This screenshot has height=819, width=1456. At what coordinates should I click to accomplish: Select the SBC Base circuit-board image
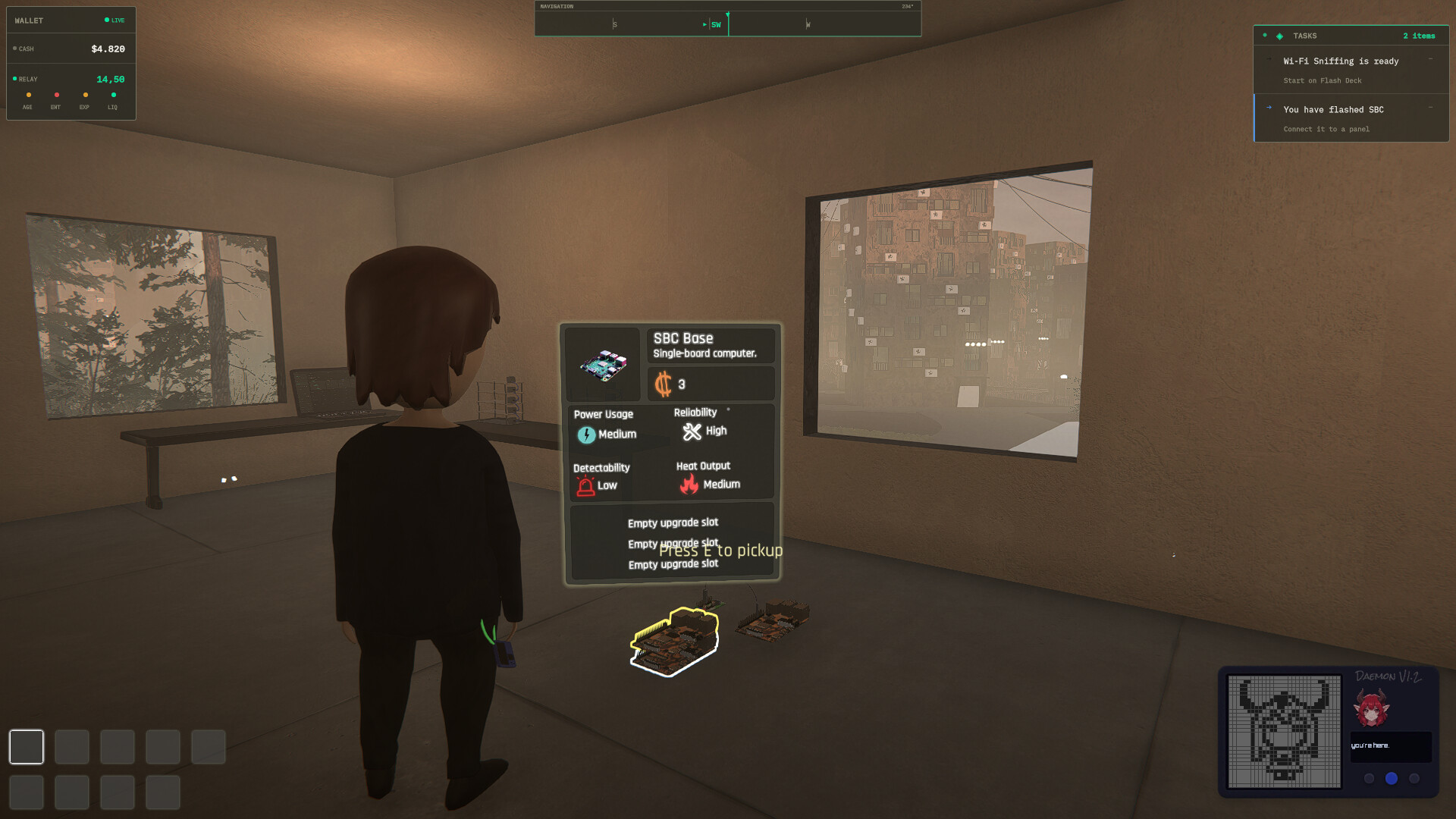(603, 366)
